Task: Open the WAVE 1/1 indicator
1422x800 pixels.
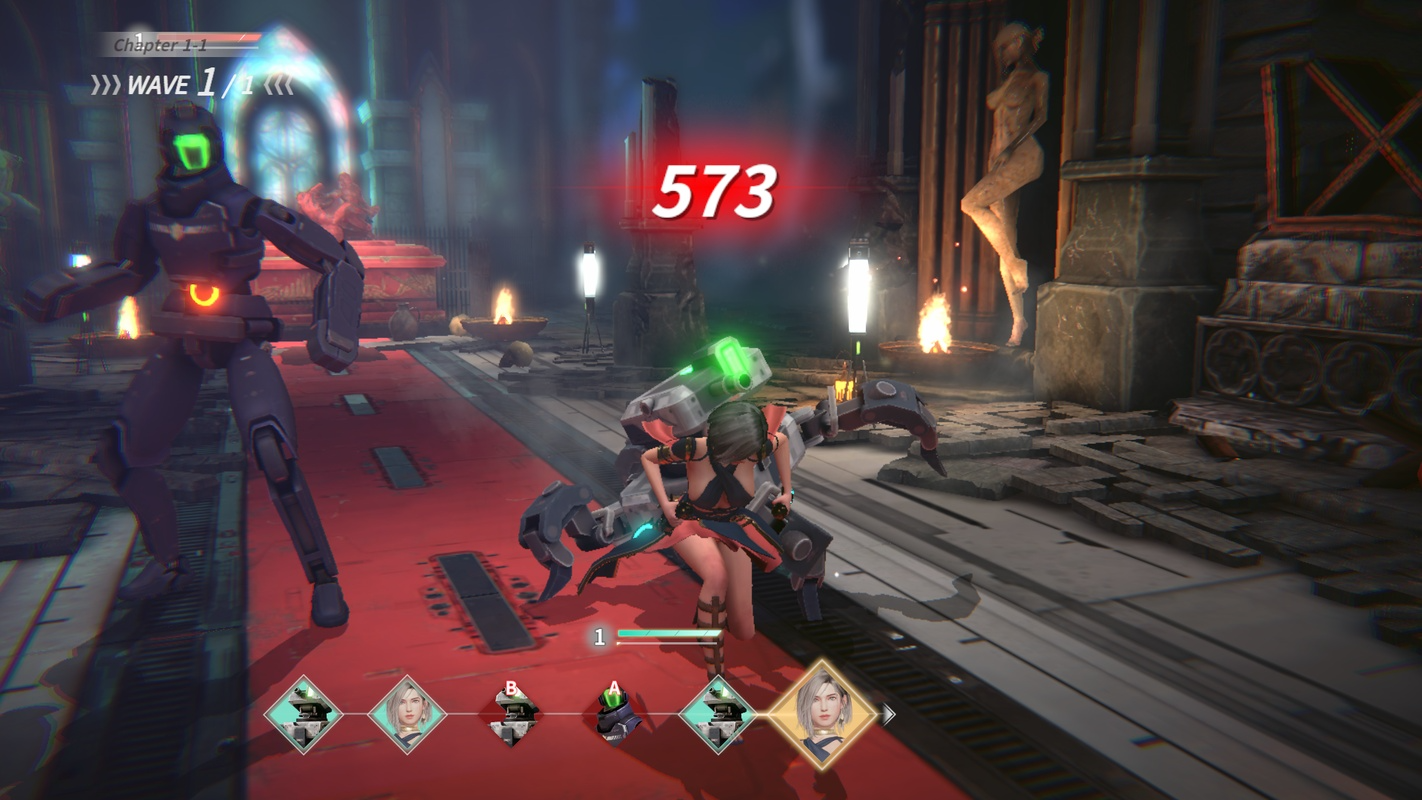Action: coord(190,85)
